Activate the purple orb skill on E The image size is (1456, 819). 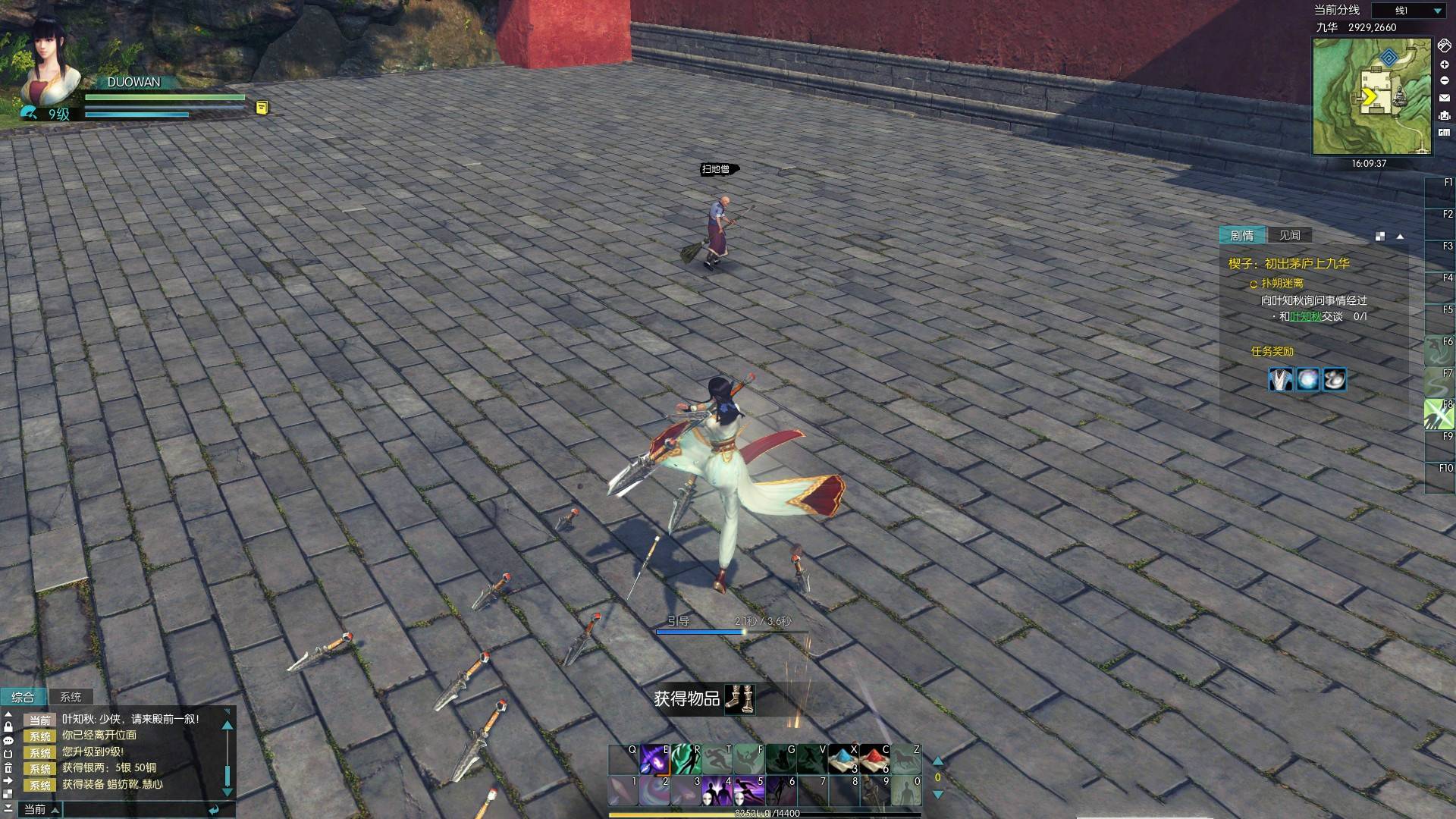pyautogui.click(x=654, y=758)
